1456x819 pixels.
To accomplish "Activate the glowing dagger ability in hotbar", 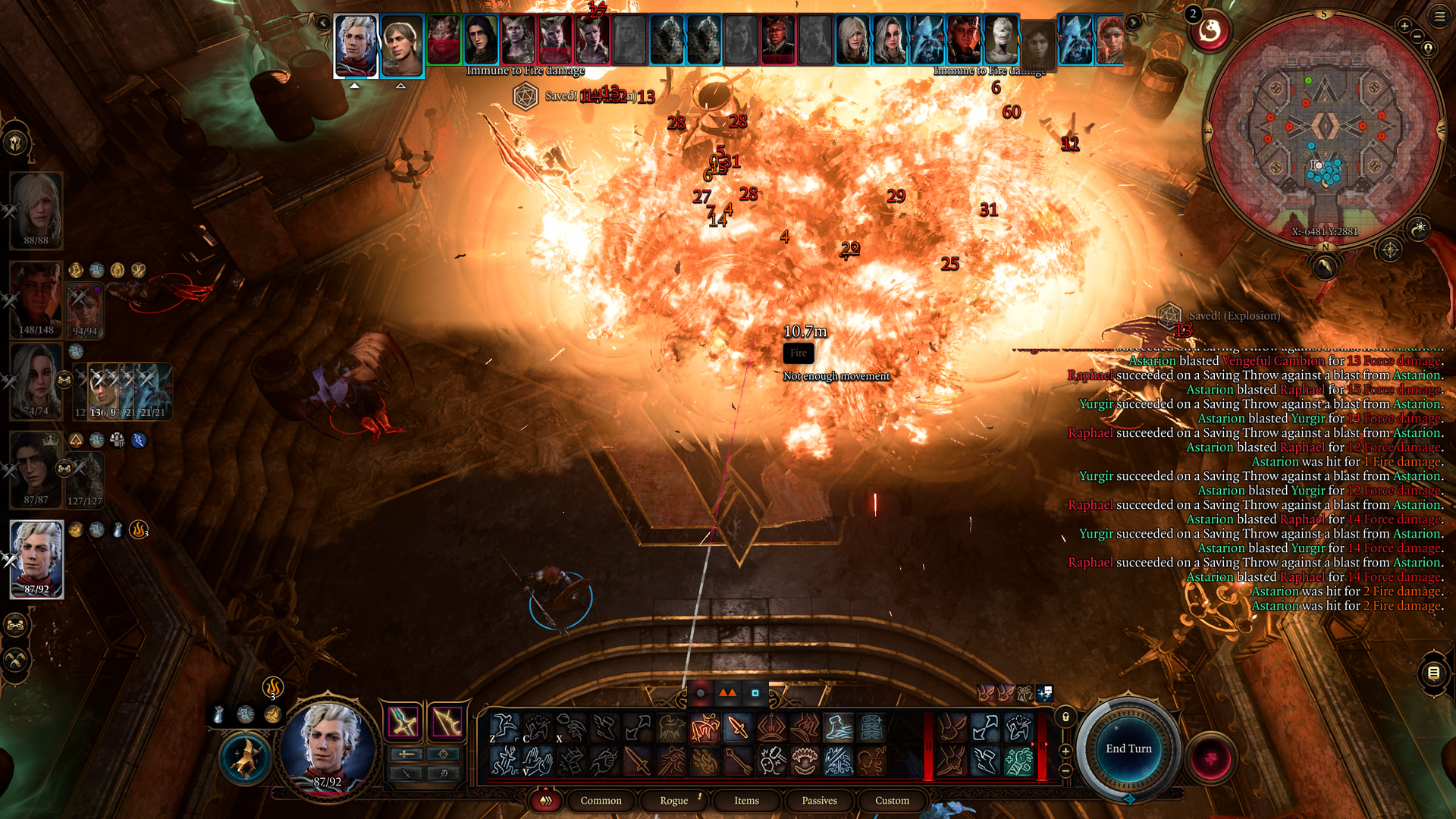I will click(x=737, y=728).
